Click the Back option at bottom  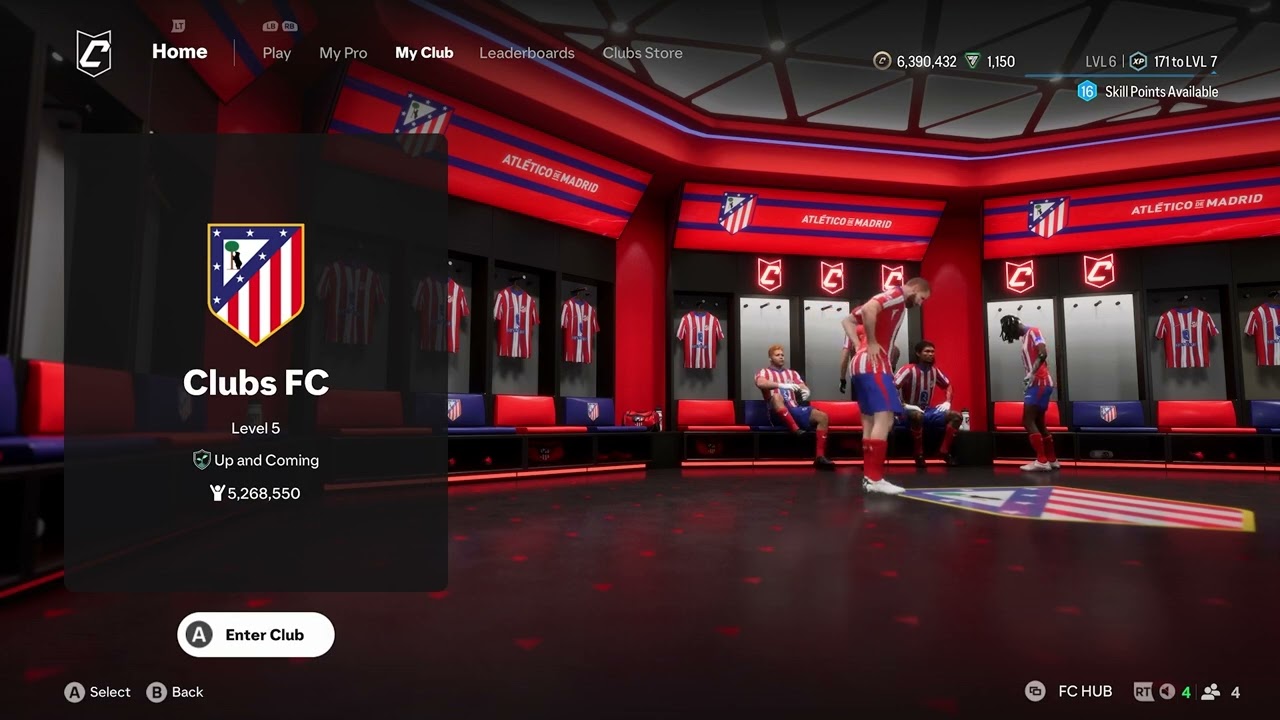pyautogui.click(x=176, y=692)
